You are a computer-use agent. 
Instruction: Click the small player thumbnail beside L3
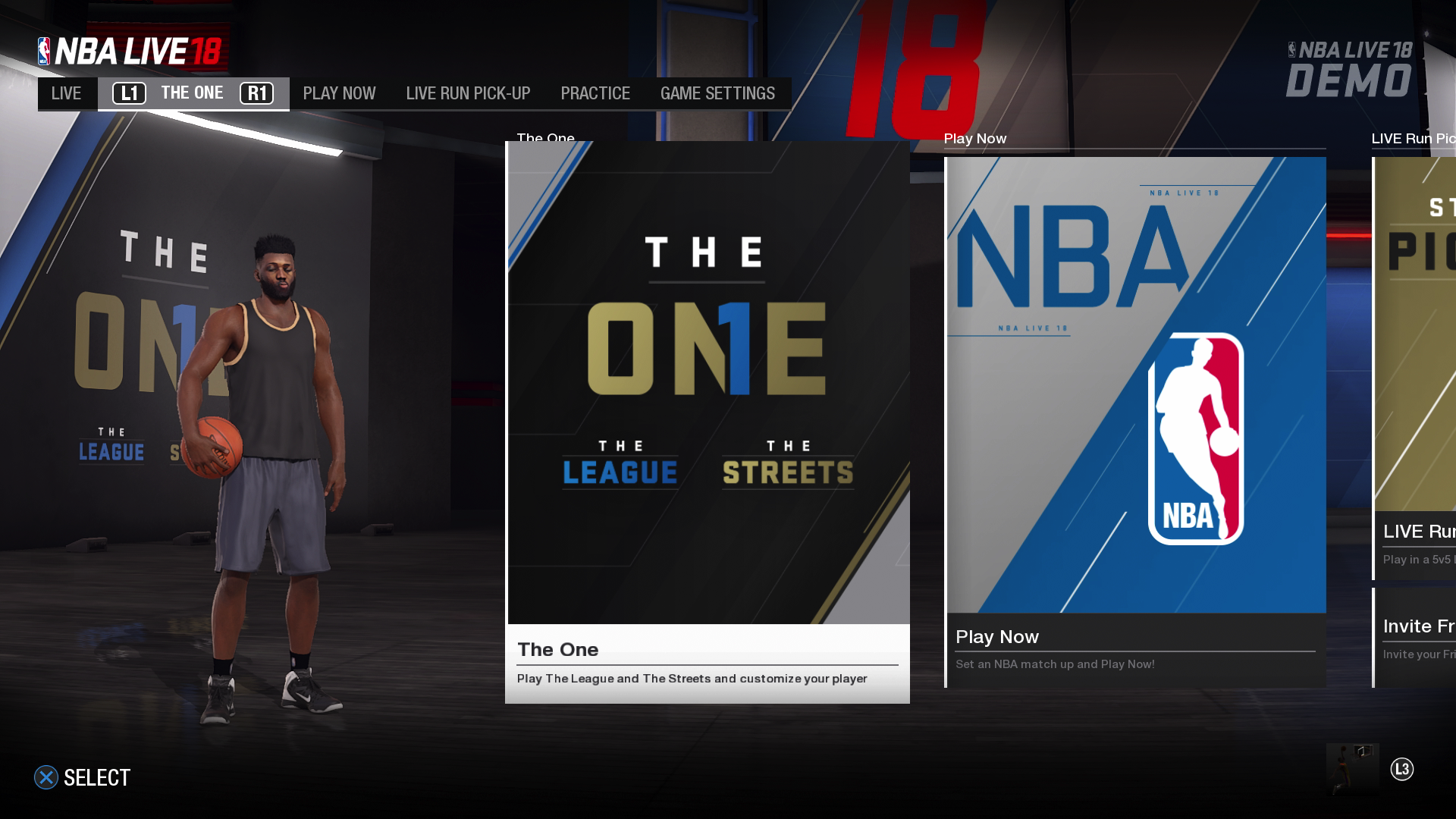[x=1352, y=768]
